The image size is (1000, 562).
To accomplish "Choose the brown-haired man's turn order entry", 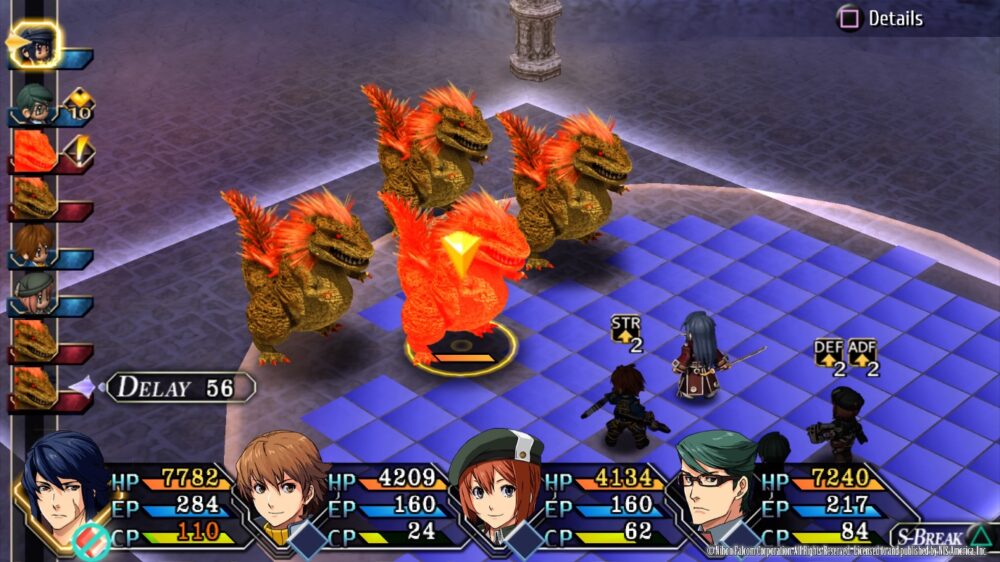I will click(x=34, y=246).
